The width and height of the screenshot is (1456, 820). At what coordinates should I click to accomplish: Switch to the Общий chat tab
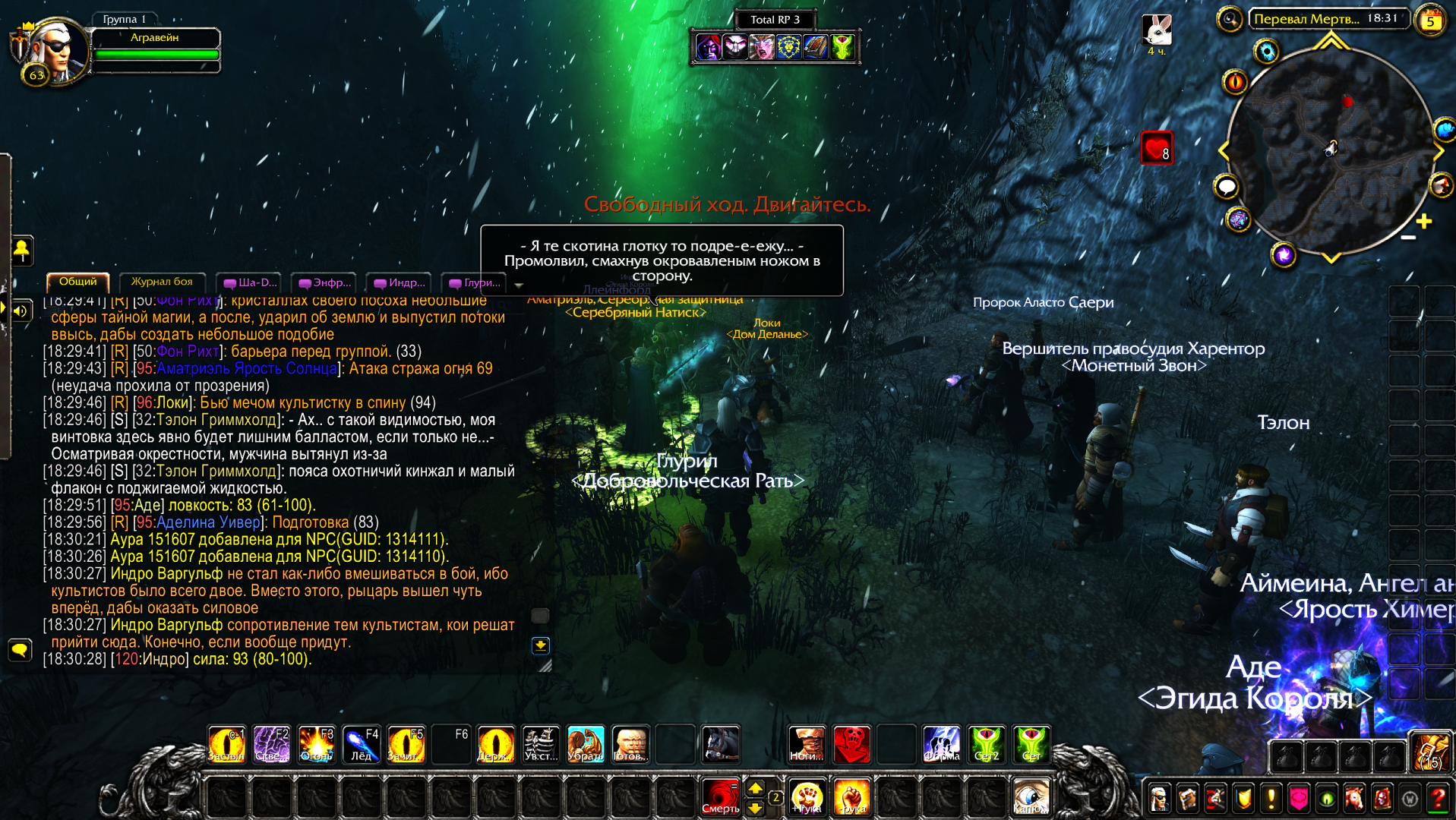pos(77,282)
